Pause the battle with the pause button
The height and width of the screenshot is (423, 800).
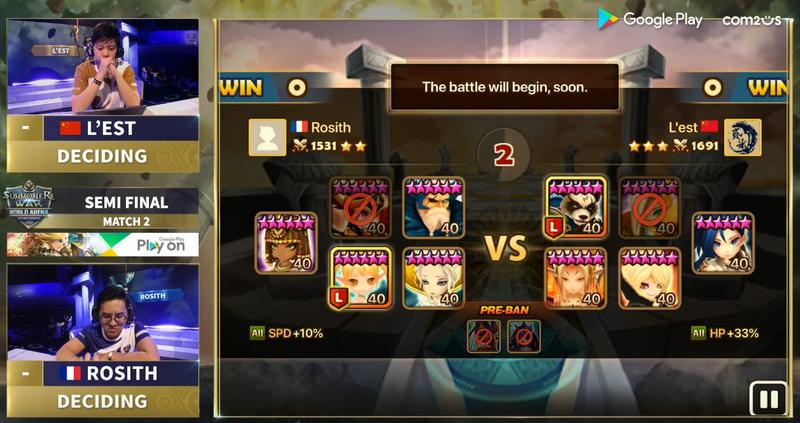tap(769, 399)
